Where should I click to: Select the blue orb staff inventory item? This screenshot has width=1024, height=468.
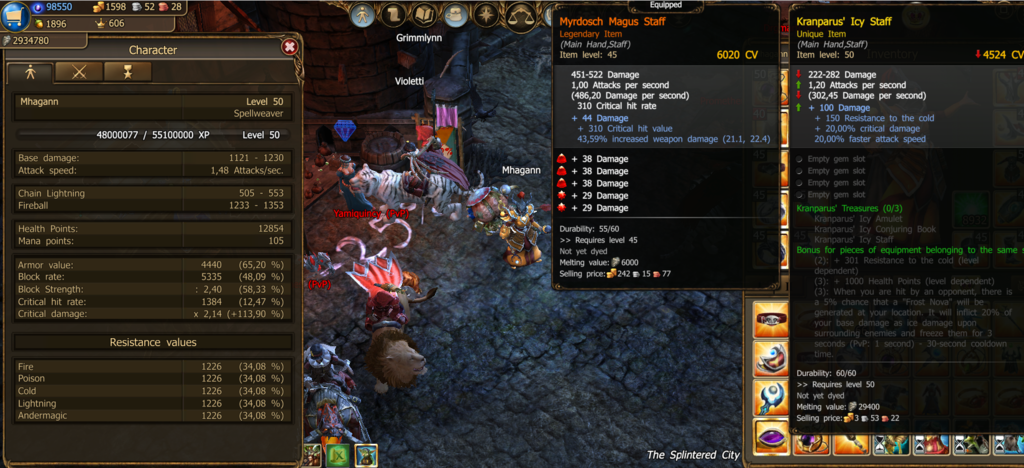point(771,398)
